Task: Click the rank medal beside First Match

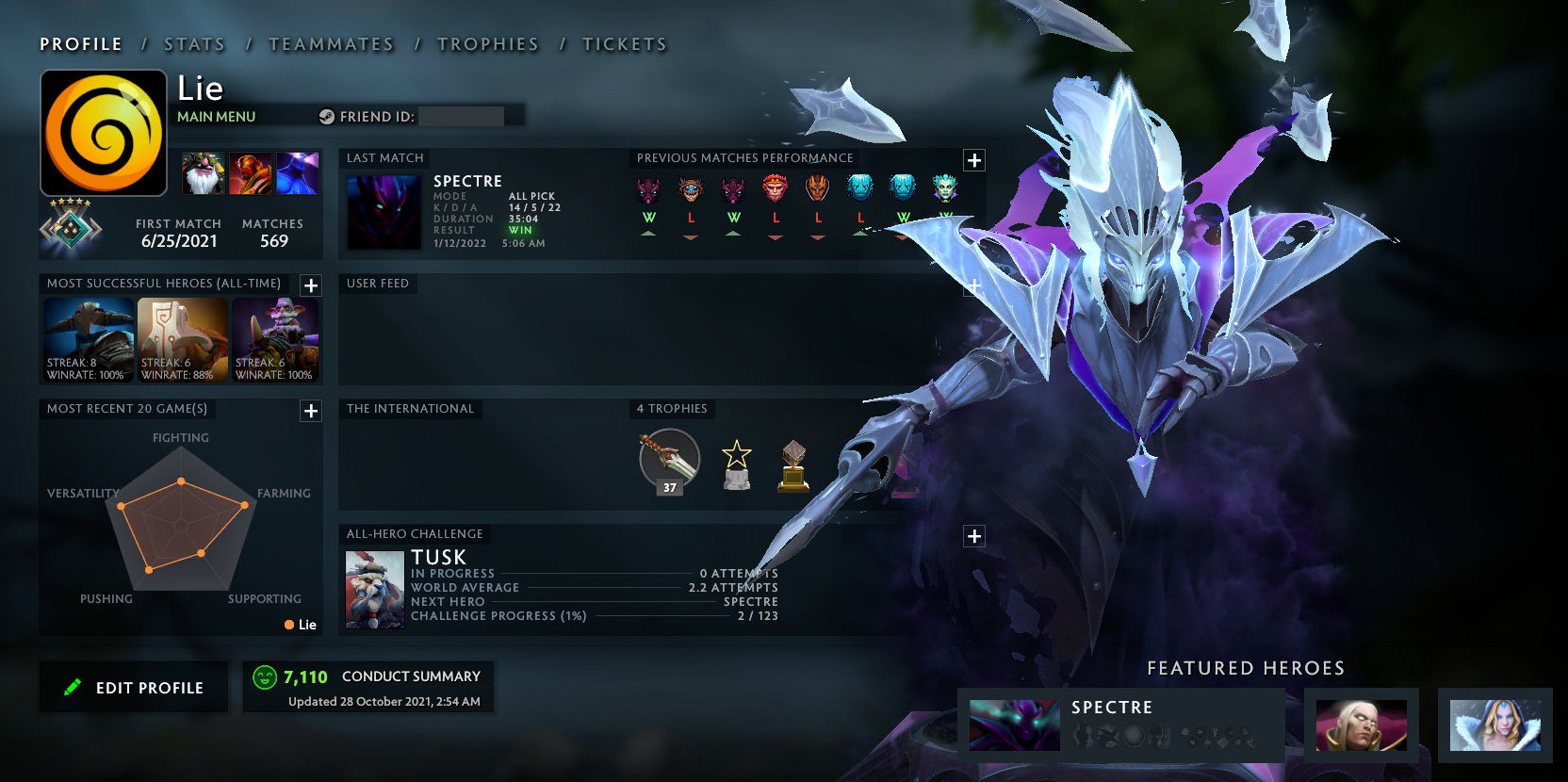Action: [x=71, y=229]
